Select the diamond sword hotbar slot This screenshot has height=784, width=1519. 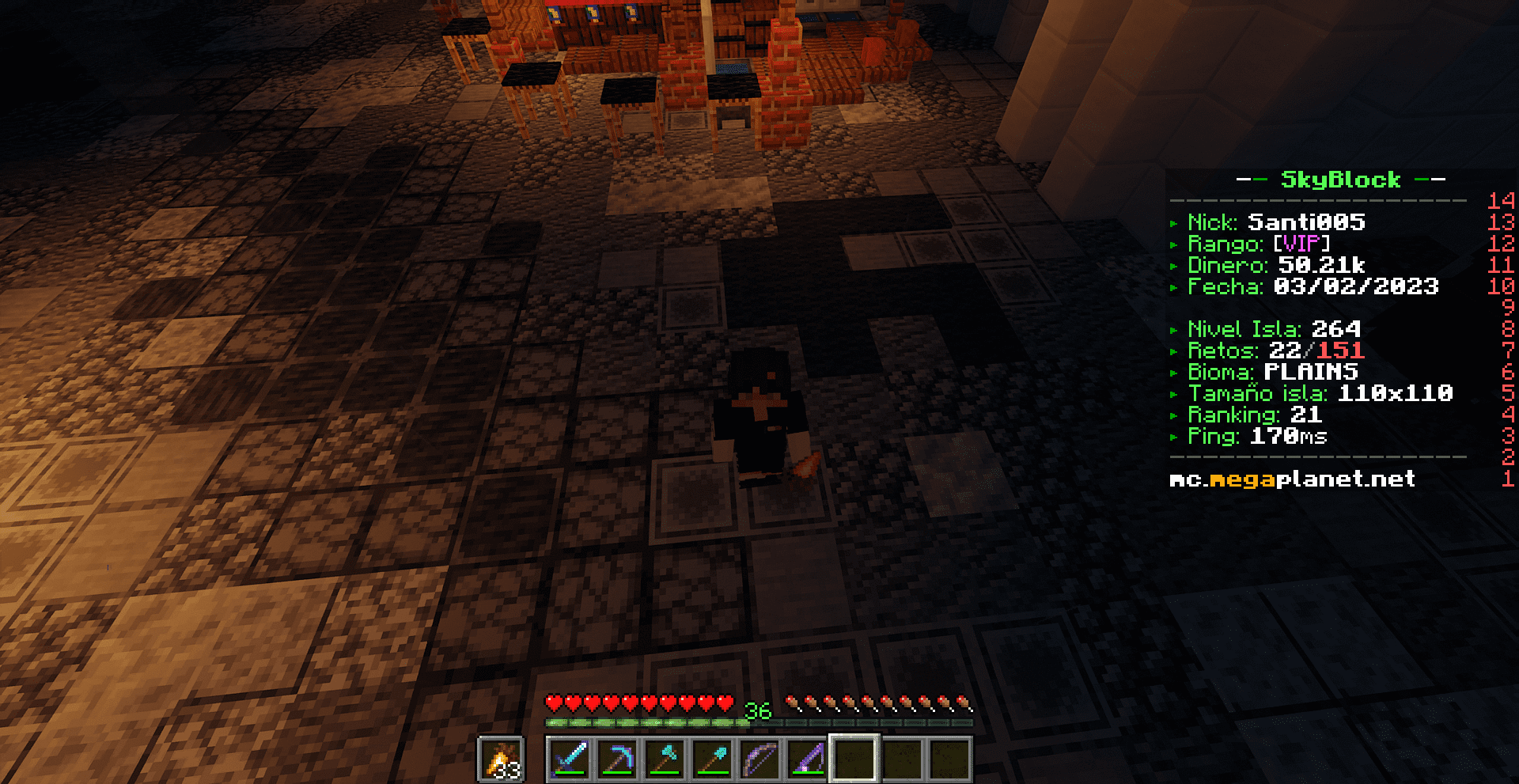[570, 759]
